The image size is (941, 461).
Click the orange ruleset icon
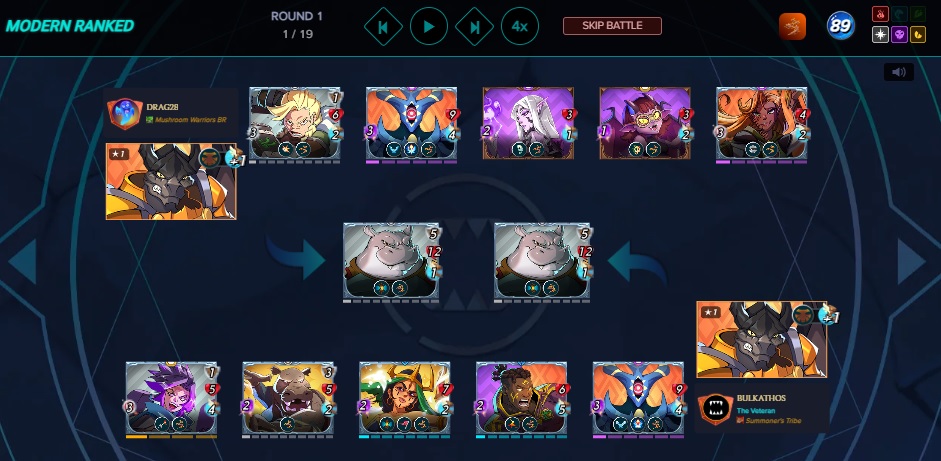pos(793,27)
